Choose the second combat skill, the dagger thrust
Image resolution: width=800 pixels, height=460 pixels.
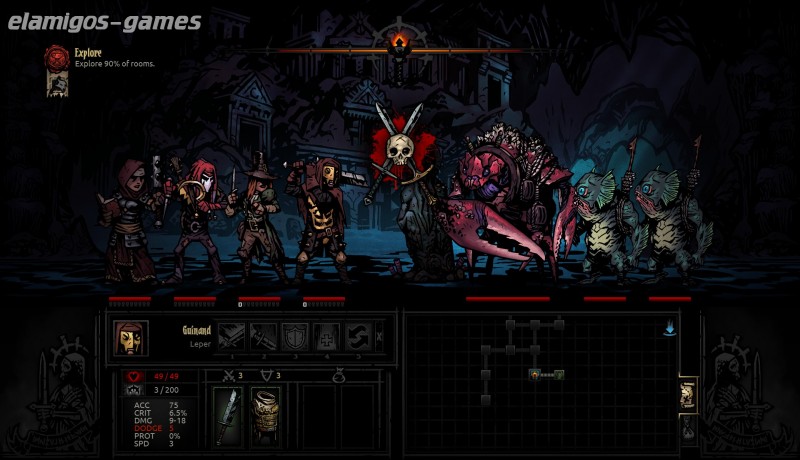(x=263, y=336)
